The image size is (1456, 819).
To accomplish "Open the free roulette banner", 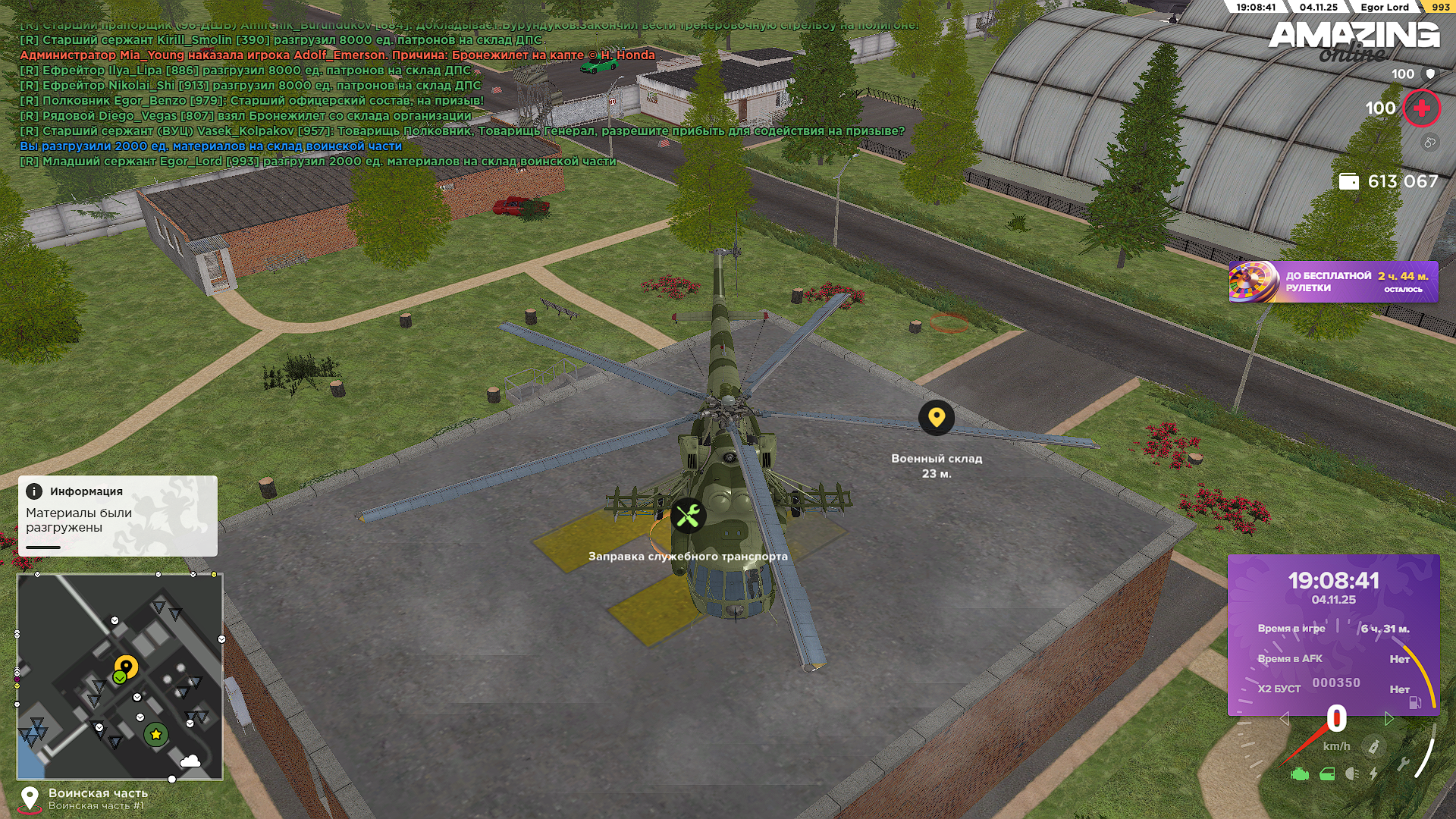I will point(1332,282).
